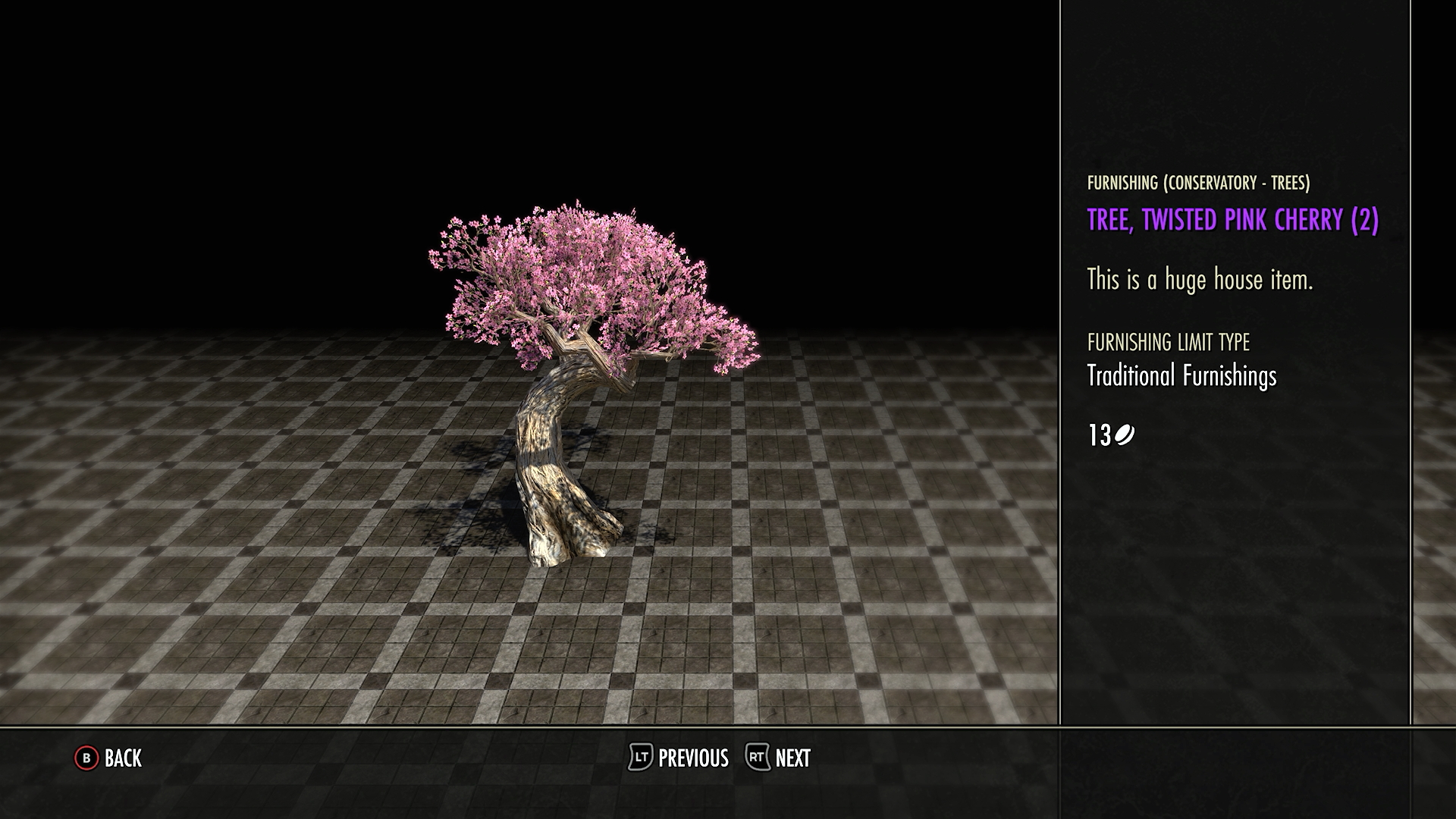This screenshot has height=819, width=1456.
Task: Click the seed currency icon beside 13
Action: [1123, 435]
